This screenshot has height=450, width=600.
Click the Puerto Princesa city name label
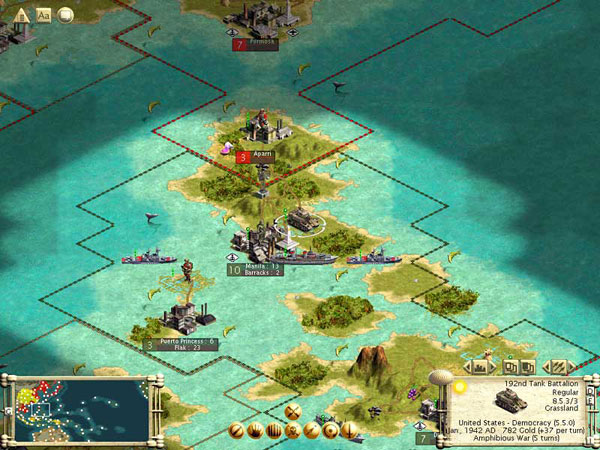(x=188, y=341)
